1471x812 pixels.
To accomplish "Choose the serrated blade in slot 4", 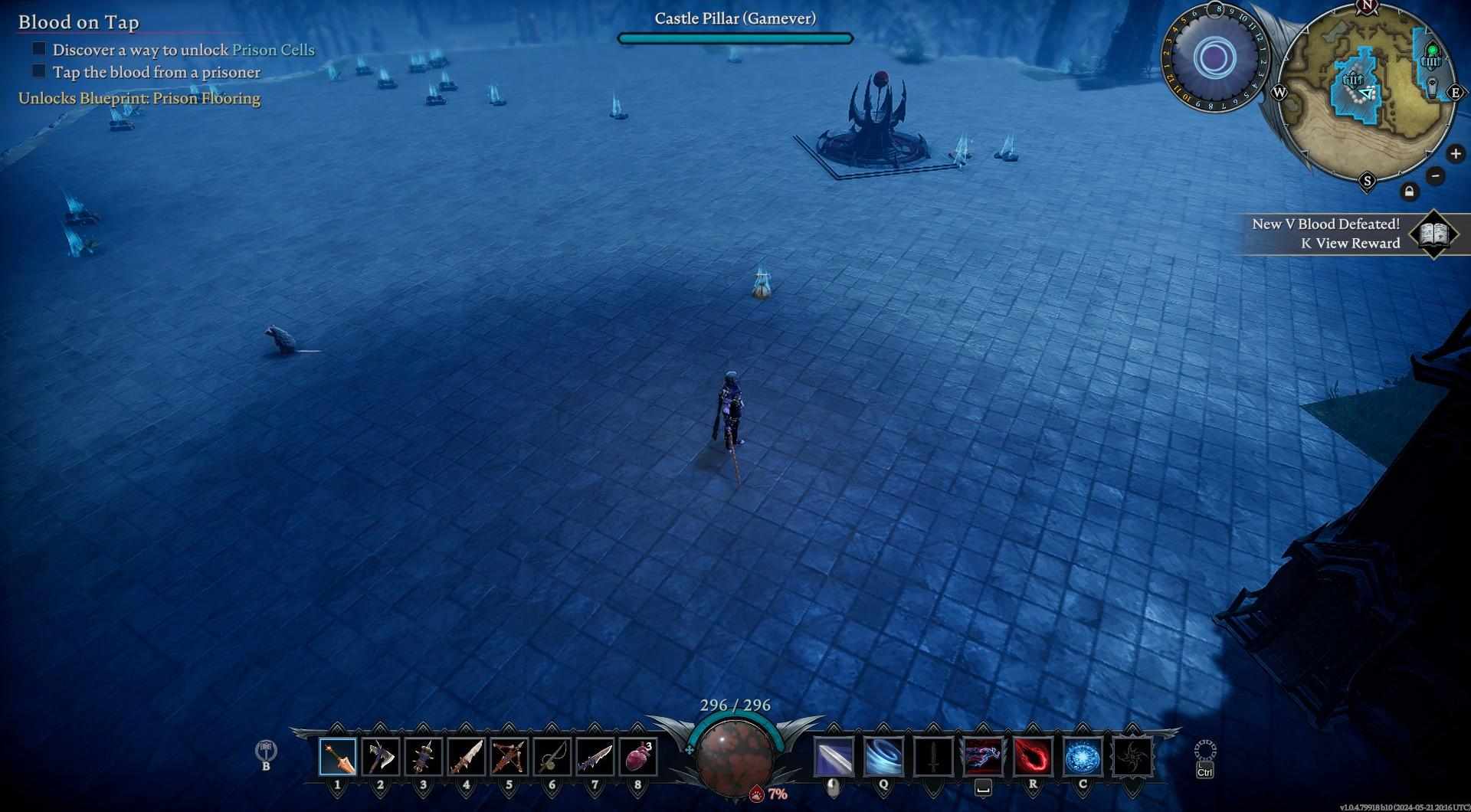I will click(x=467, y=757).
